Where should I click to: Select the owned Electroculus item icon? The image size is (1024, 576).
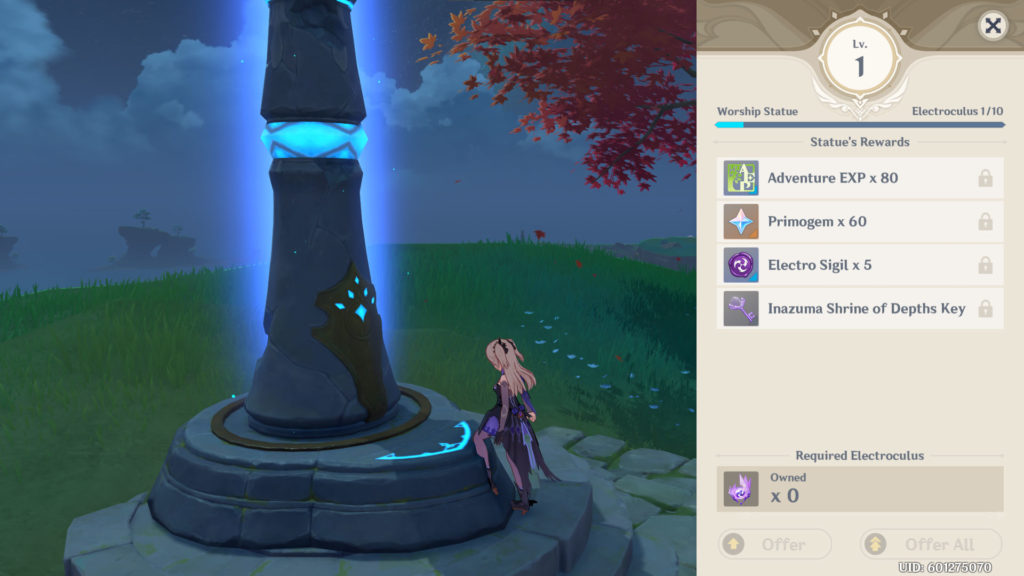pyautogui.click(x=741, y=489)
